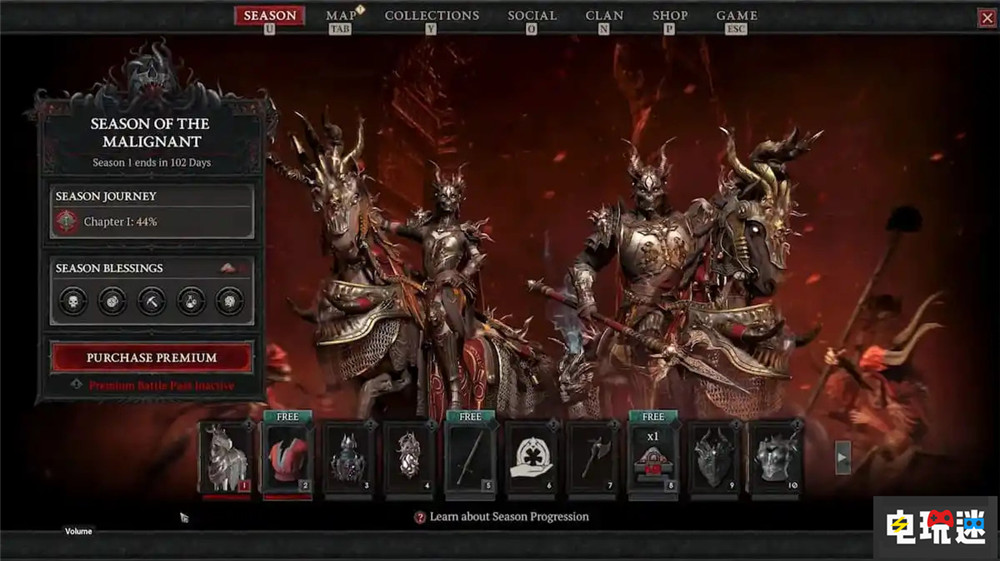View the tier 6 hand-and-clover reward
The width and height of the screenshot is (1000, 561).
click(x=531, y=457)
